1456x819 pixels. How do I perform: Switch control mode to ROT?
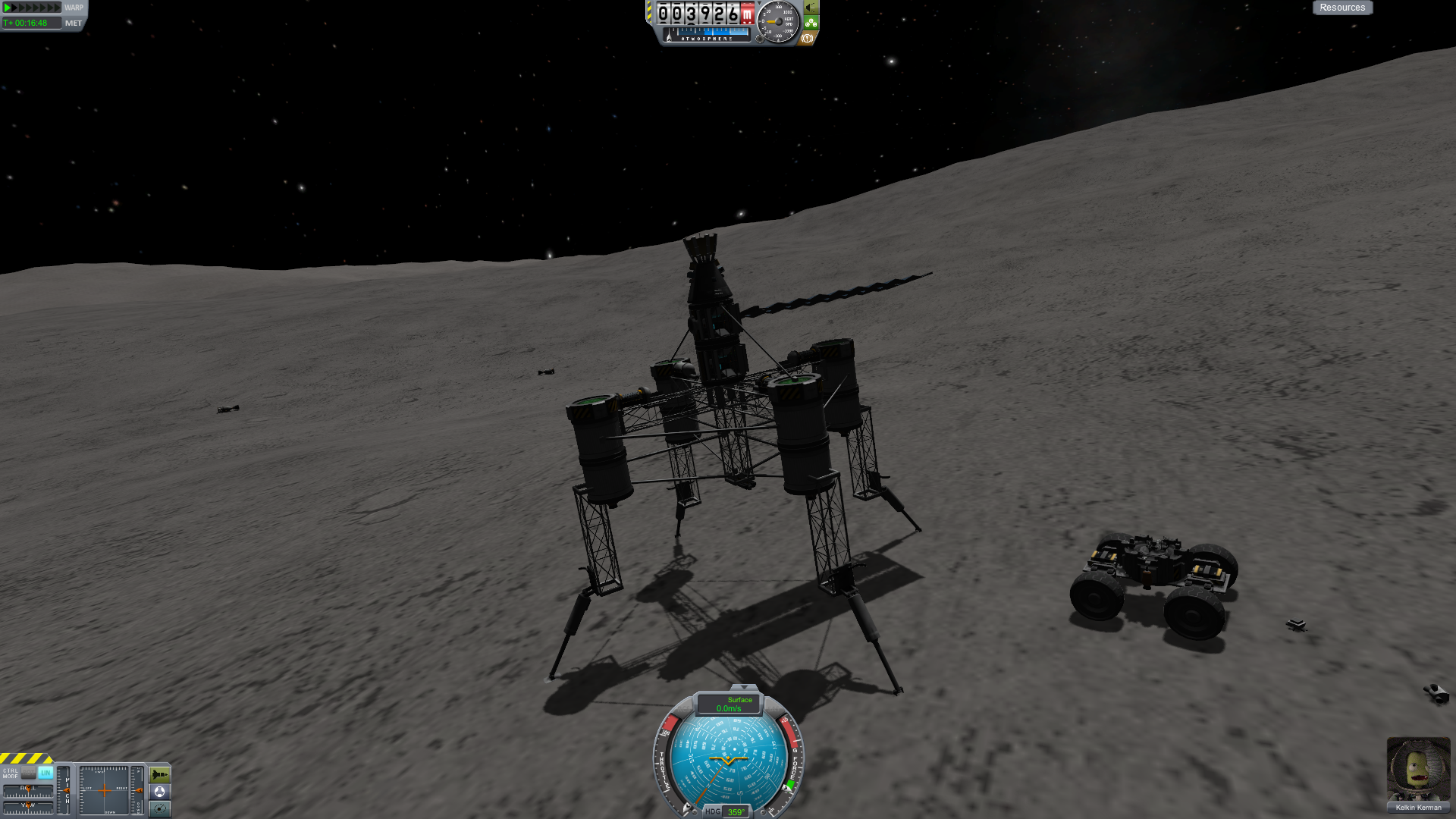coord(29,773)
